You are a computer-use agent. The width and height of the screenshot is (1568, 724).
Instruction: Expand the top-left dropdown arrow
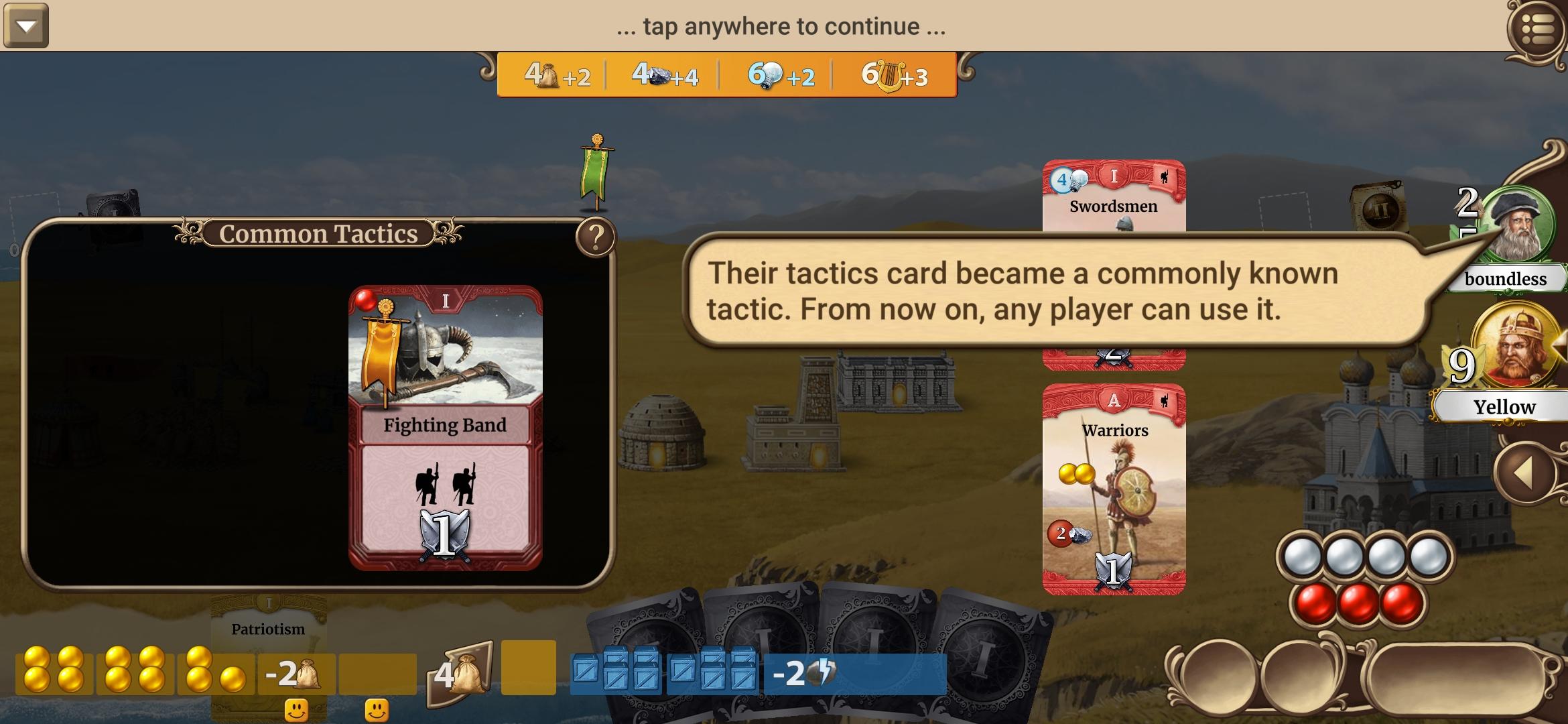click(27, 27)
